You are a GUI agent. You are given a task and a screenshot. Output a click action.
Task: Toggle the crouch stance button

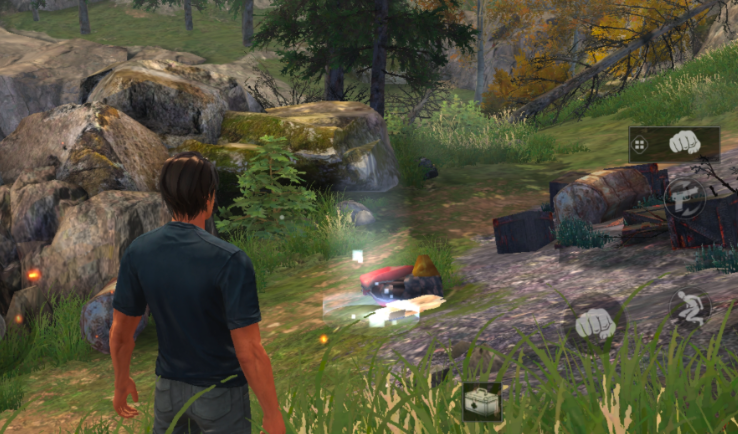coord(690,308)
